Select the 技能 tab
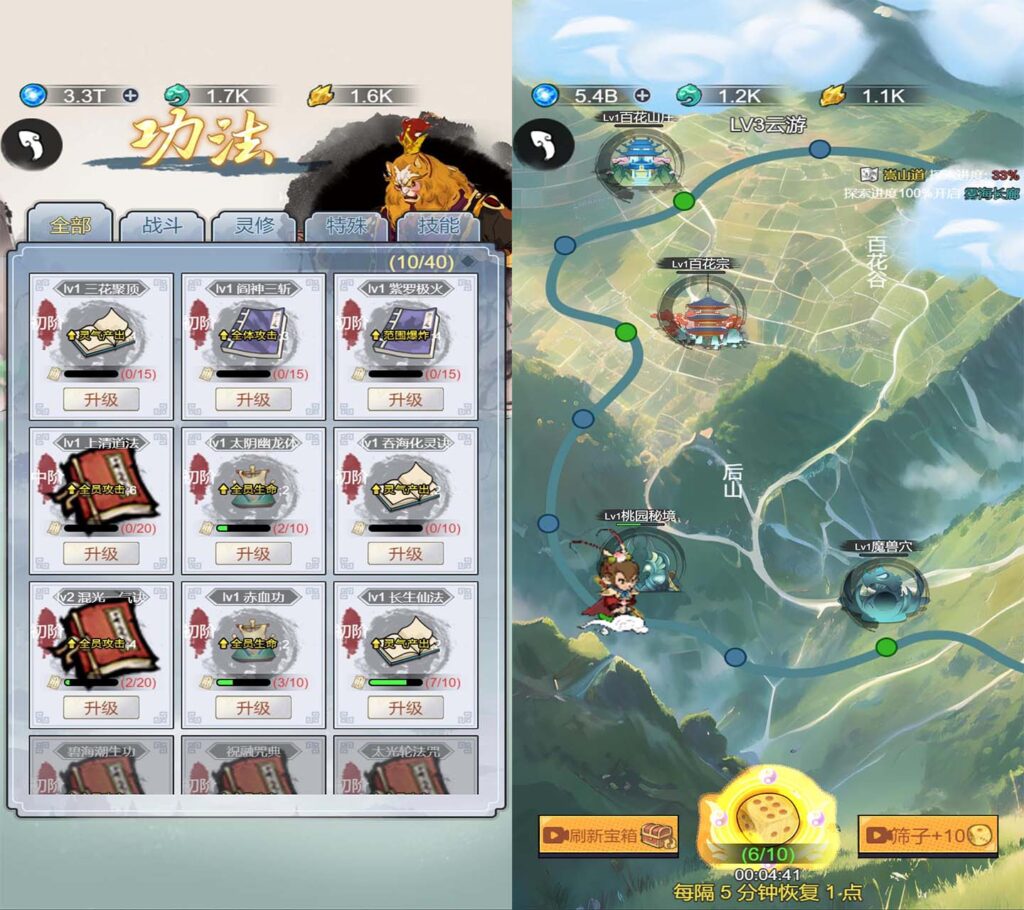1024x910 pixels. click(x=438, y=226)
